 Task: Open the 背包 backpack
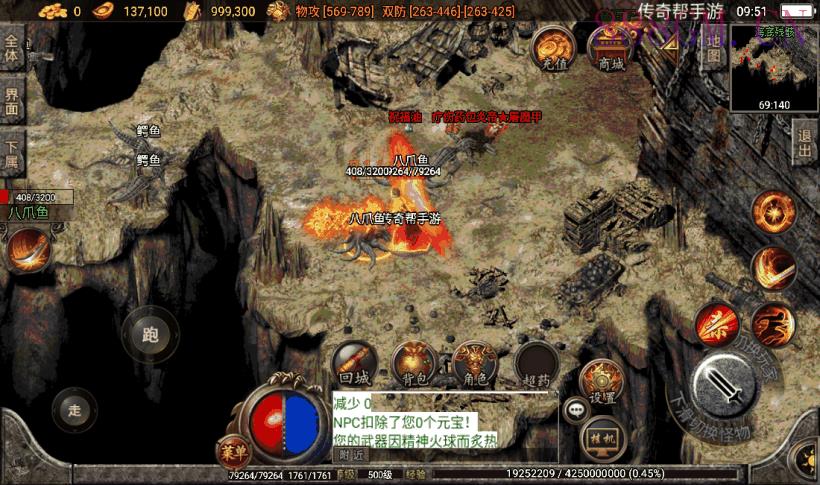coord(413,364)
